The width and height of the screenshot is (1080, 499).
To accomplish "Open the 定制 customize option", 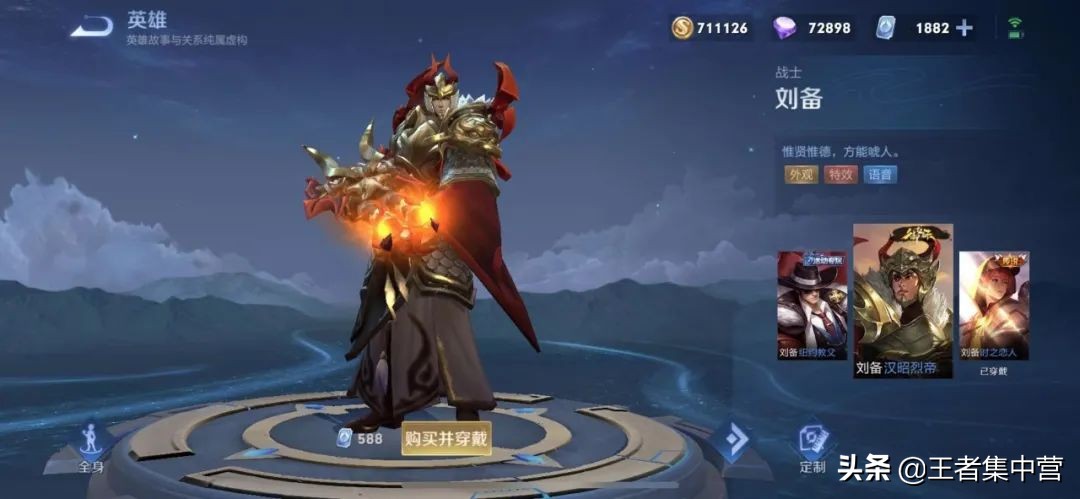I will tap(813, 447).
